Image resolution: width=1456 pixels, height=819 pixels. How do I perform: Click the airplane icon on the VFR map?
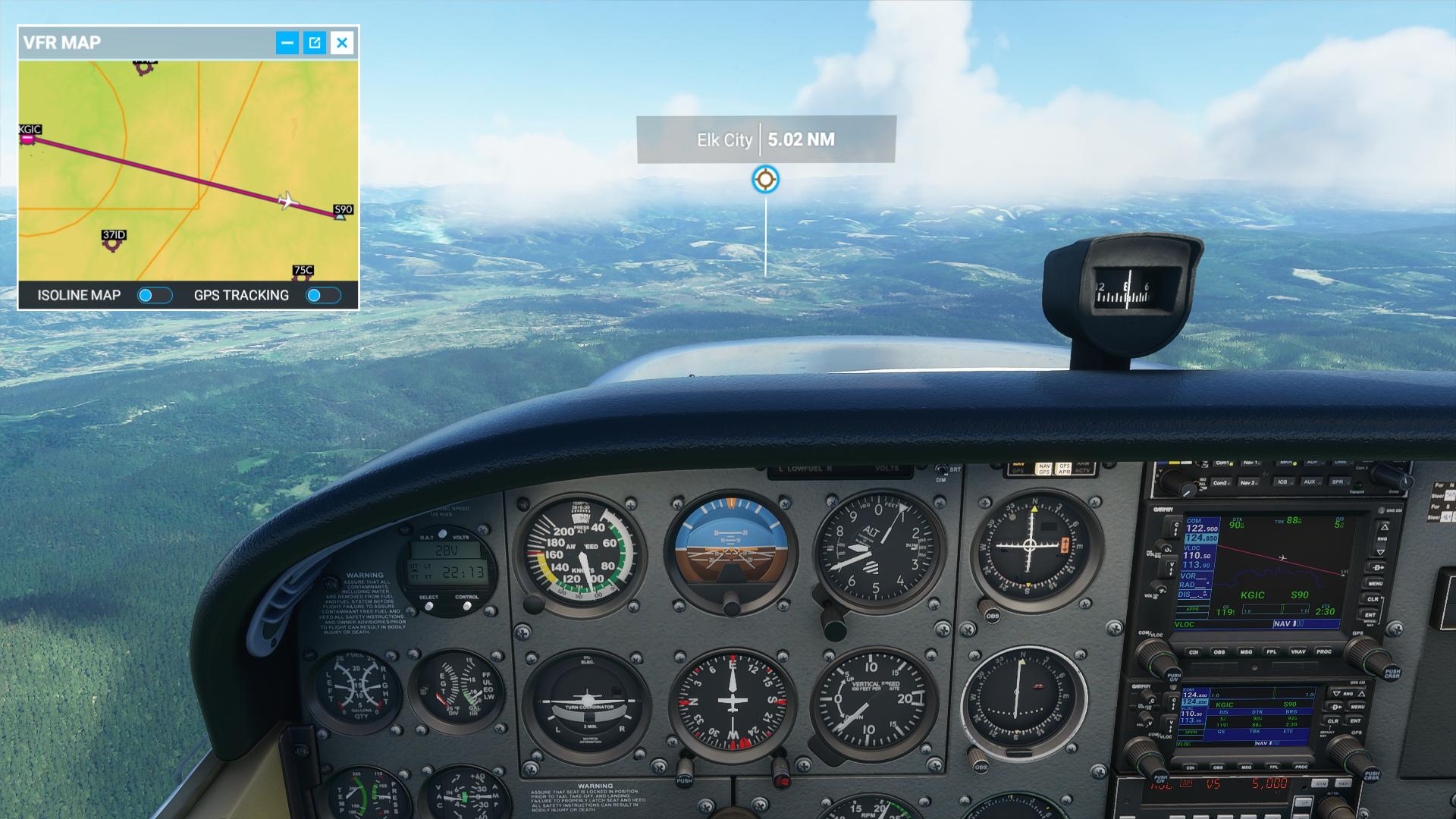(x=287, y=201)
